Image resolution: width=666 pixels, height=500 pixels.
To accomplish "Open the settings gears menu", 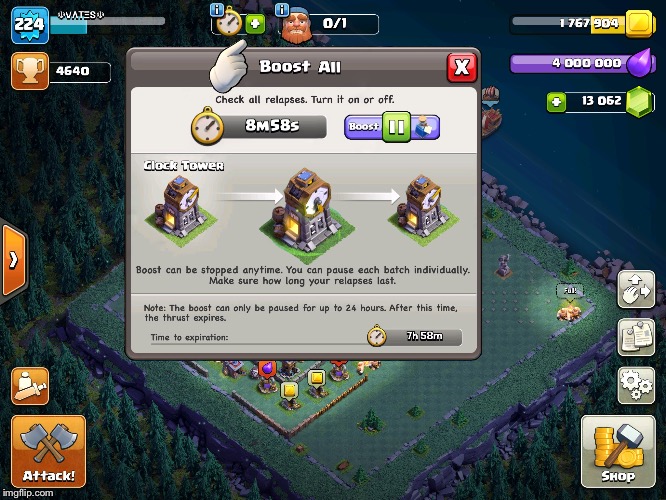I will (x=635, y=384).
